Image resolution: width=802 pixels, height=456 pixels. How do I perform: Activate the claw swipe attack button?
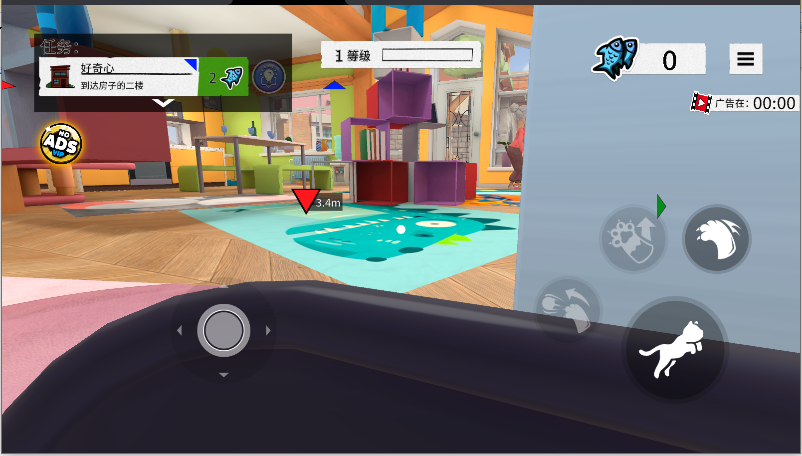click(x=717, y=239)
